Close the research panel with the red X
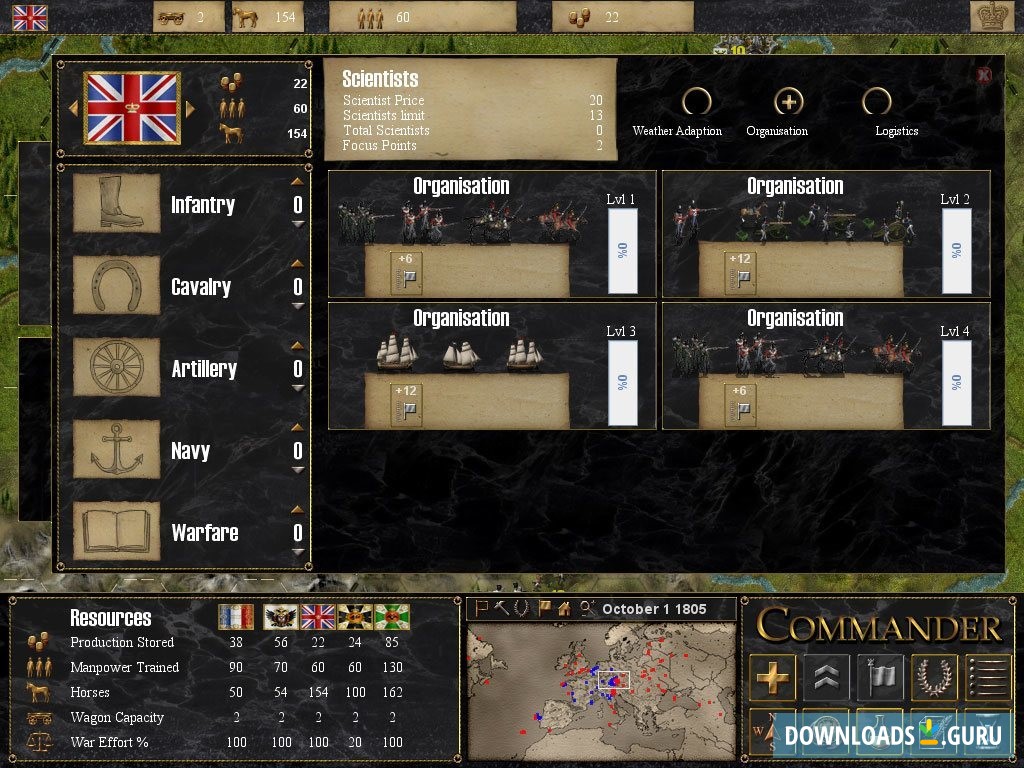The image size is (1024, 768). pyautogui.click(x=984, y=75)
